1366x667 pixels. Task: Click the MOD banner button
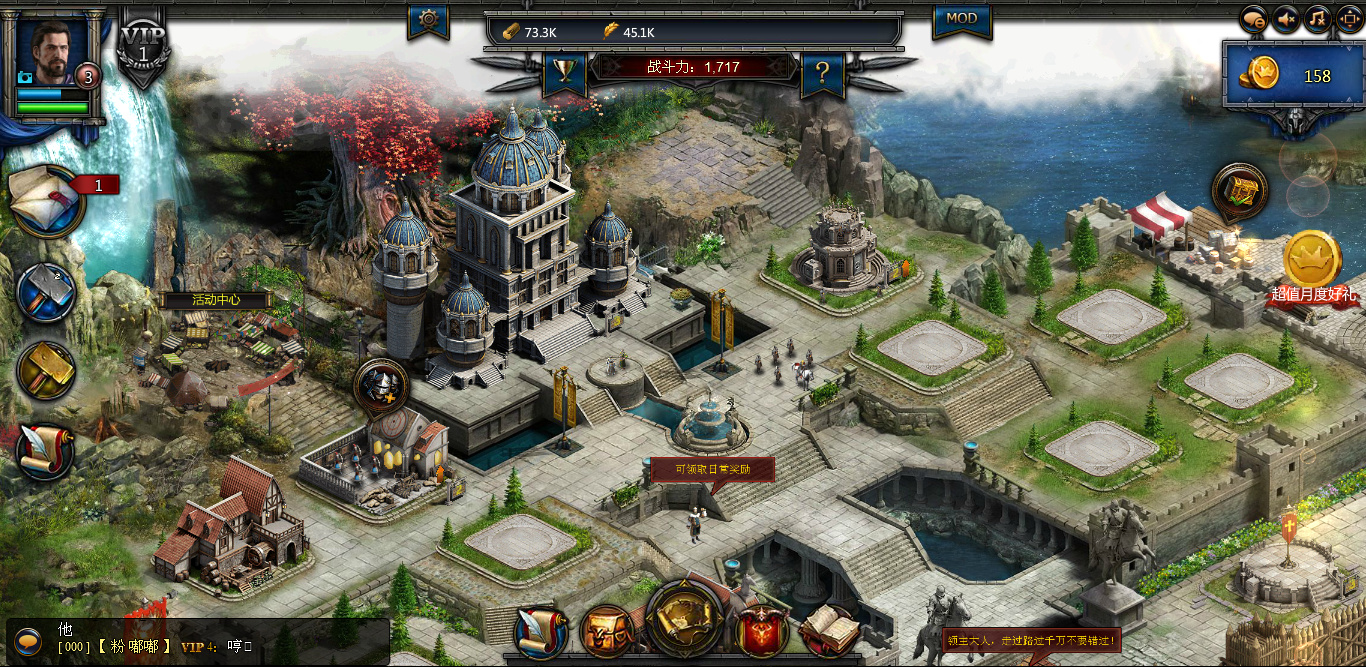(961, 18)
